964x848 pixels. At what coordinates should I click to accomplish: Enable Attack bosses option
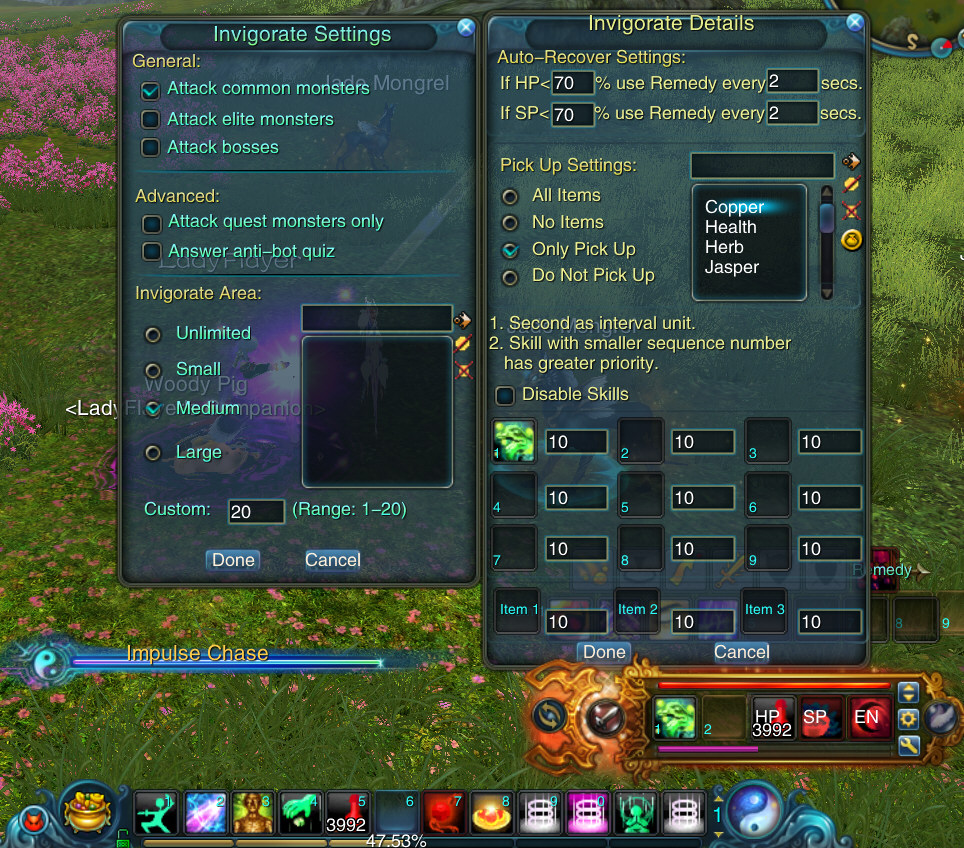coord(151,148)
